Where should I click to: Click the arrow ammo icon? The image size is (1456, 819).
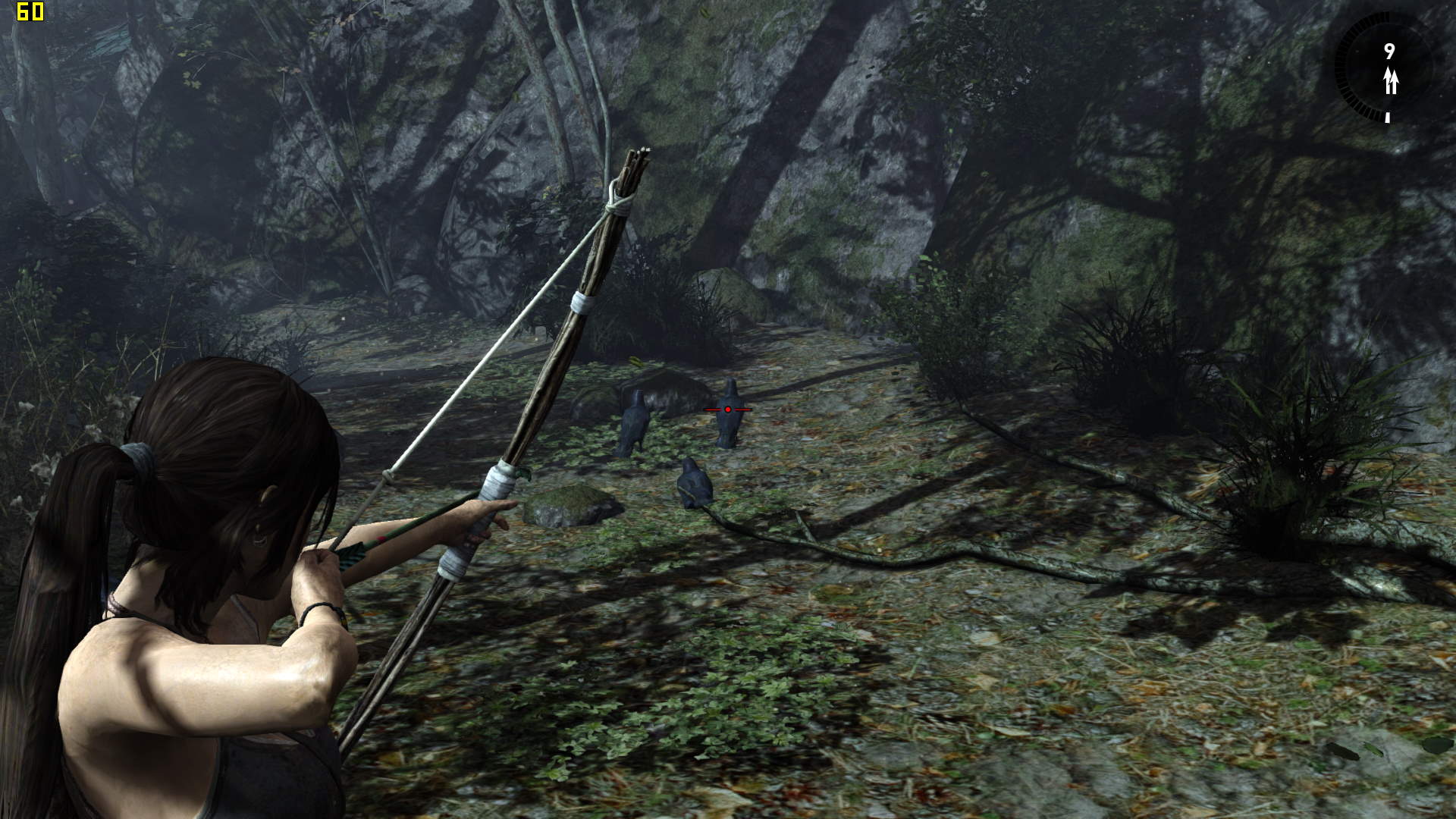pyautogui.click(x=1390, y=80)
